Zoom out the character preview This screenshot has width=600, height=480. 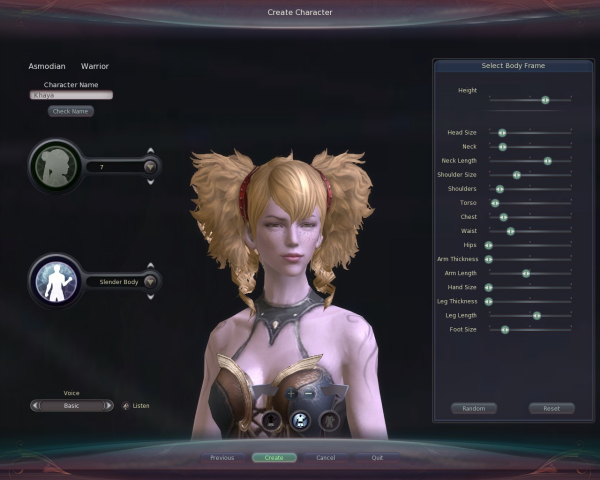click(309, 394)
